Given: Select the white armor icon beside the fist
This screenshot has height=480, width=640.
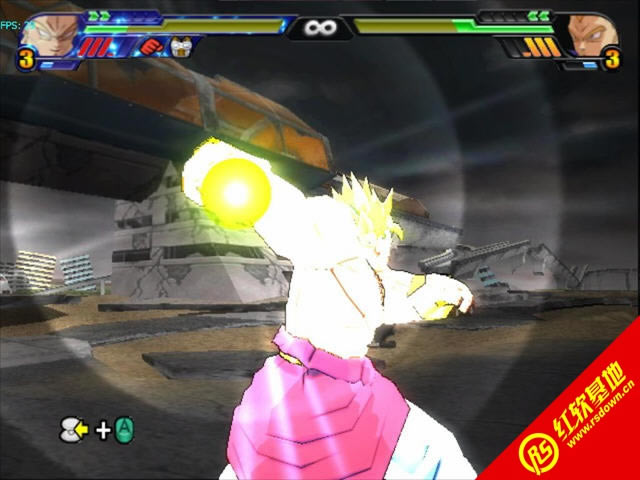Looking at the screenshot, I should [x=180, y=45].
